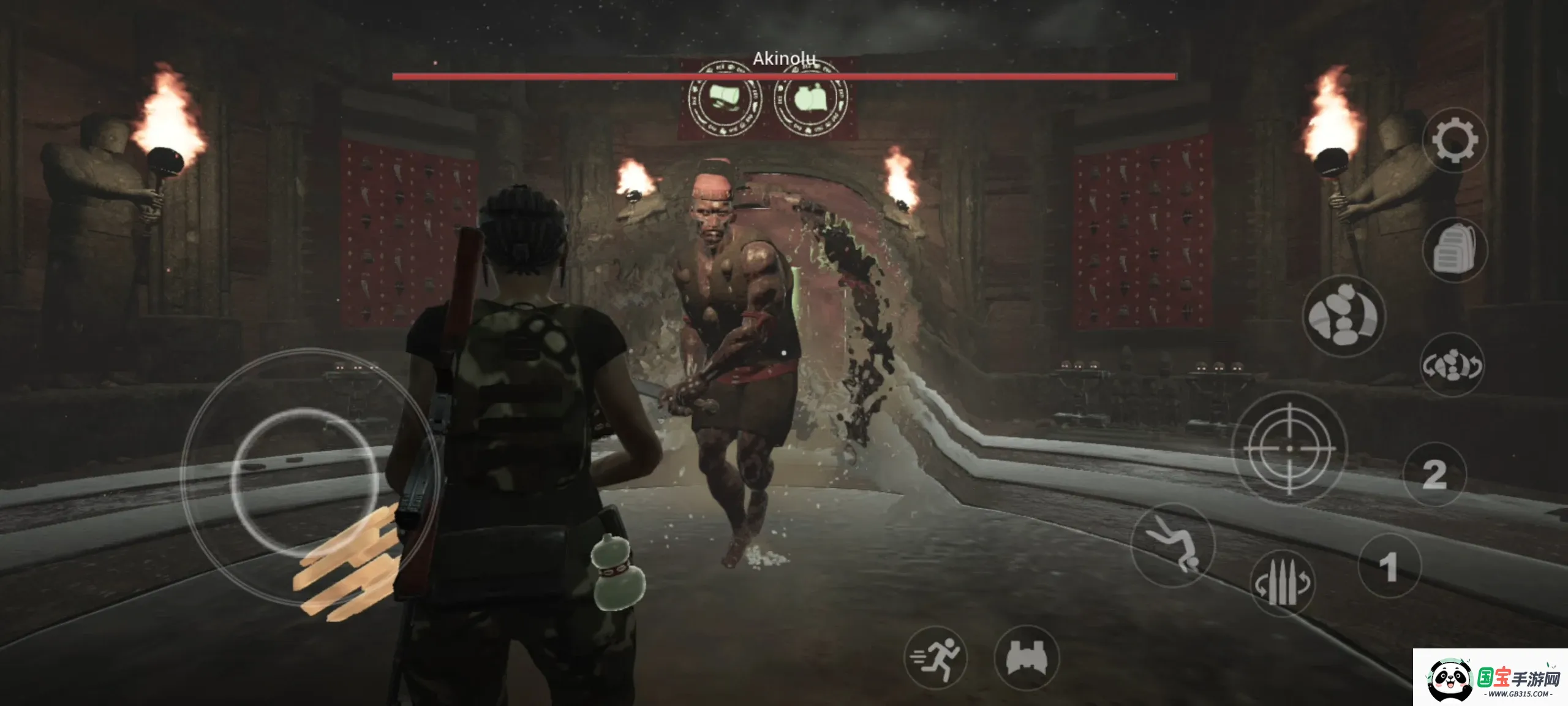Tap the gamepad control icon near sprint
Image resolution: width=1568 pixels, height=706 pixels.
[x=1029, y=657]
